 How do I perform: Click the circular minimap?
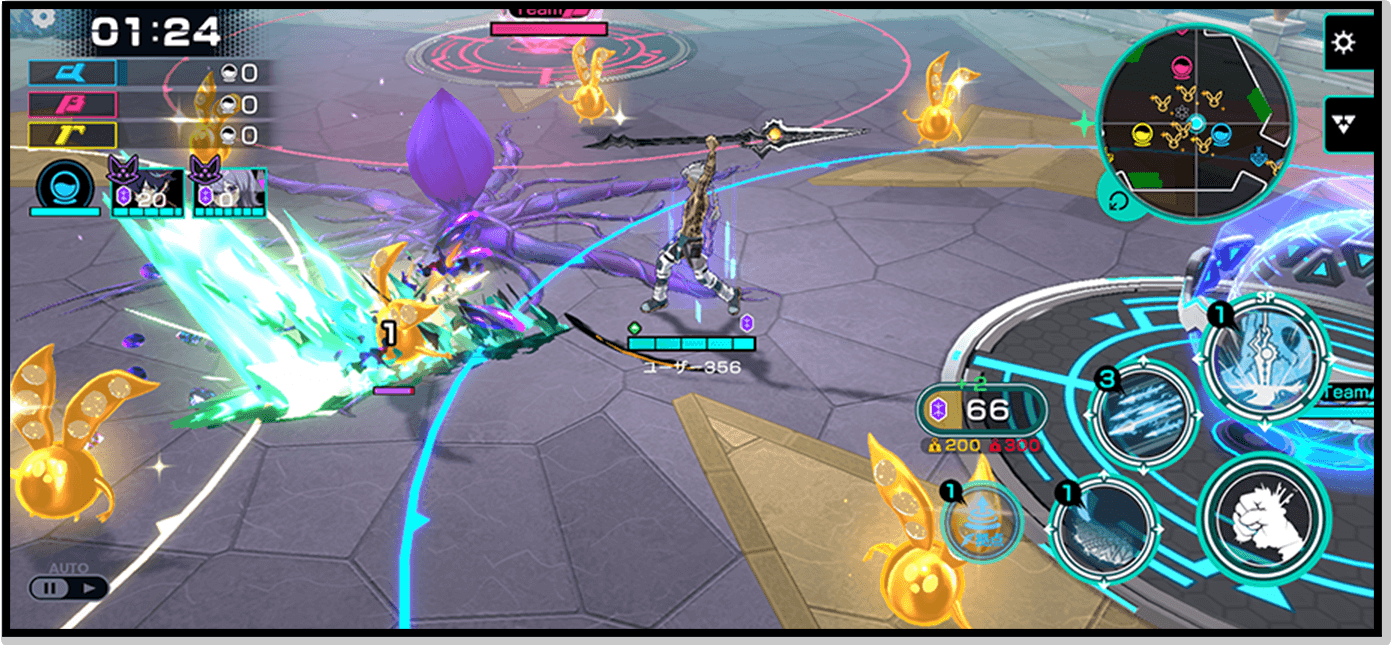(1196, 120)
